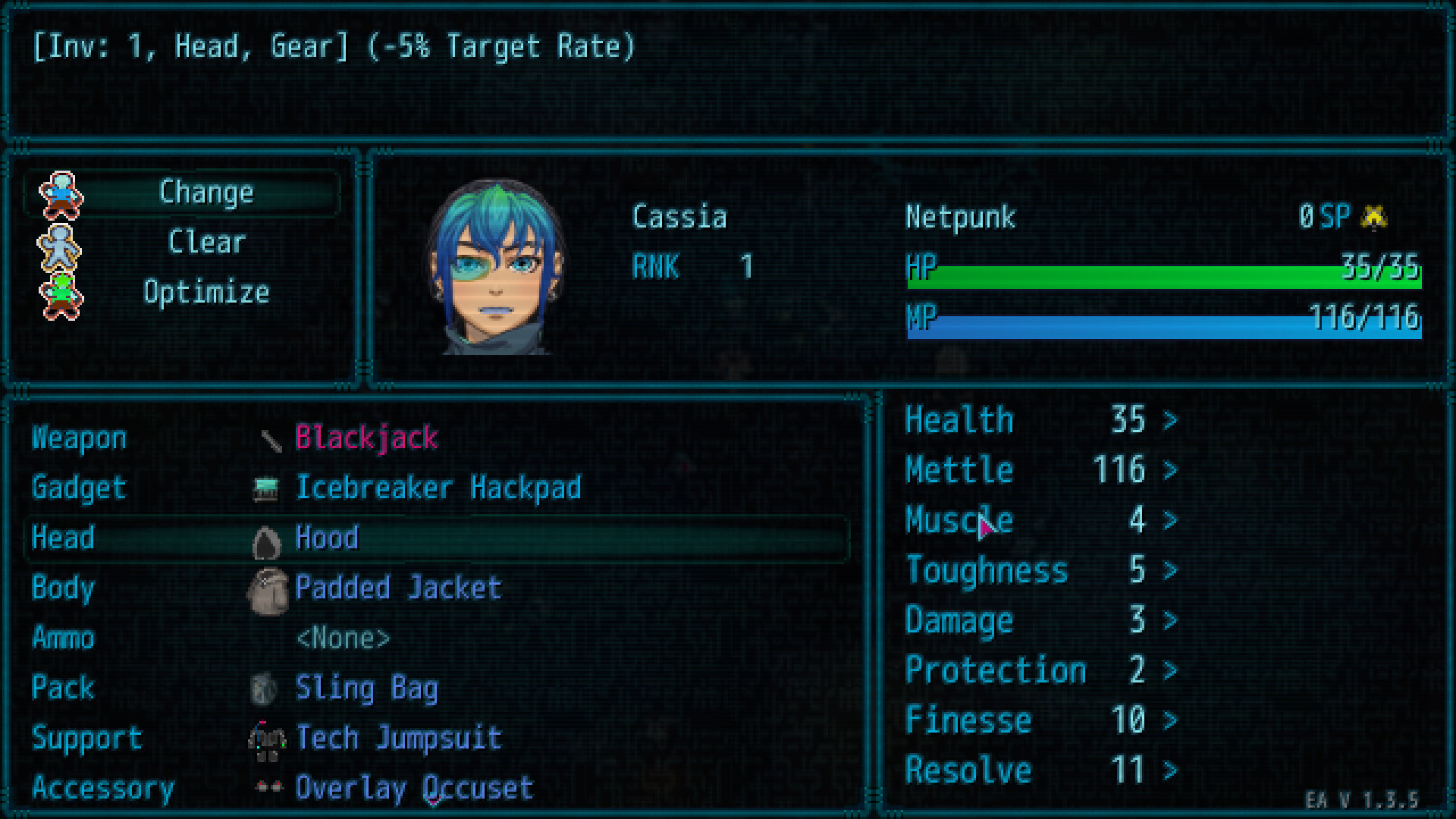
Task: Click the Optimize button
Action: tap(206, 292)
